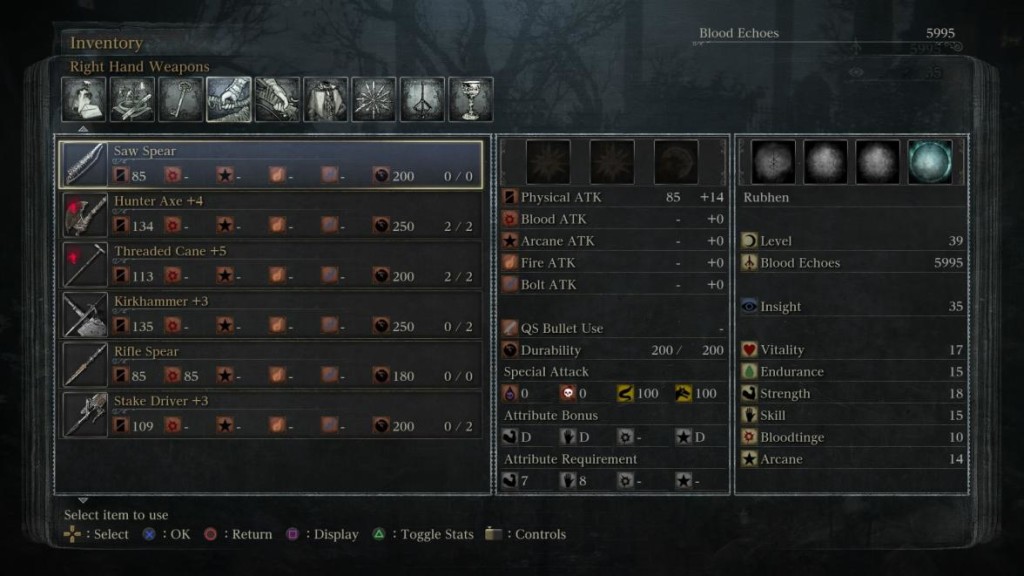Viewport: 1024px width, 576px height.
Task: Select the Saw Spear weapon row
Action: pos(270,164)
